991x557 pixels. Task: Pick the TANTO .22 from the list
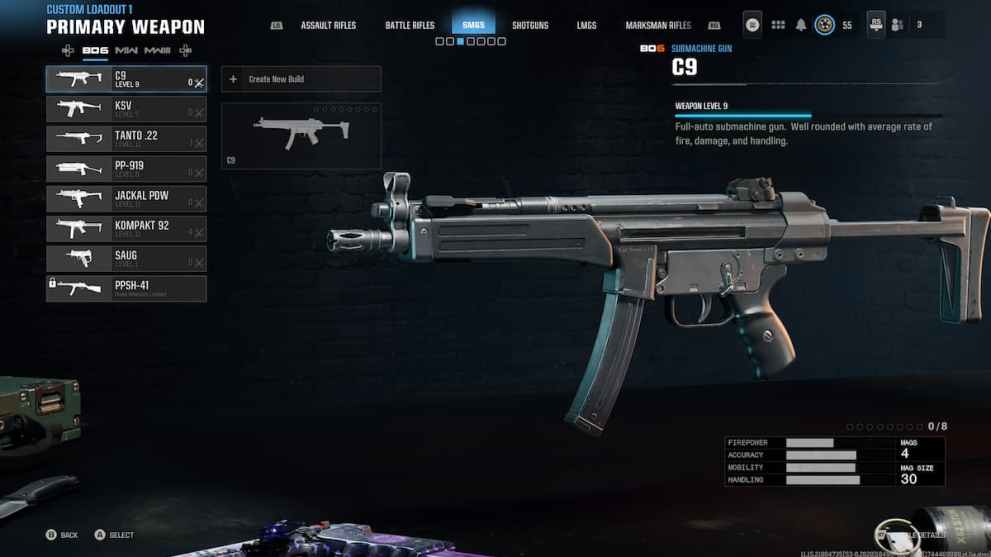(x=125, y=139)
